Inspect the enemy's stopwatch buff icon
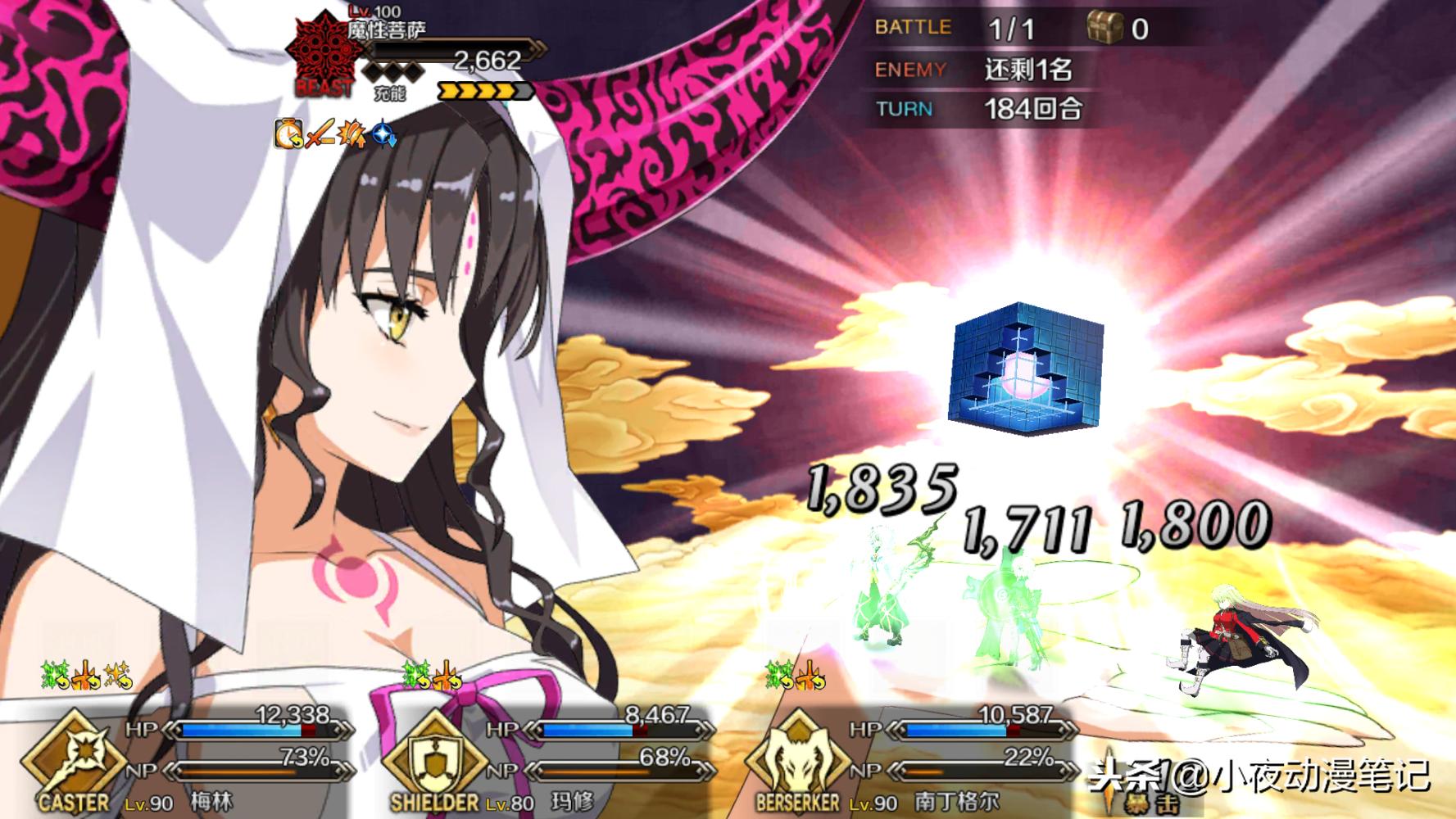The width and height of the screenshot is (1456, 819). 288,133
